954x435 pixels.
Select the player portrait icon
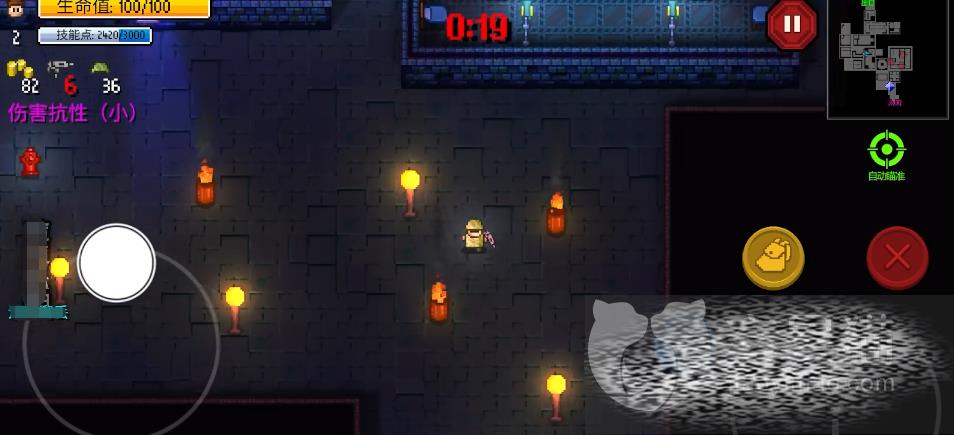[16, 10]
